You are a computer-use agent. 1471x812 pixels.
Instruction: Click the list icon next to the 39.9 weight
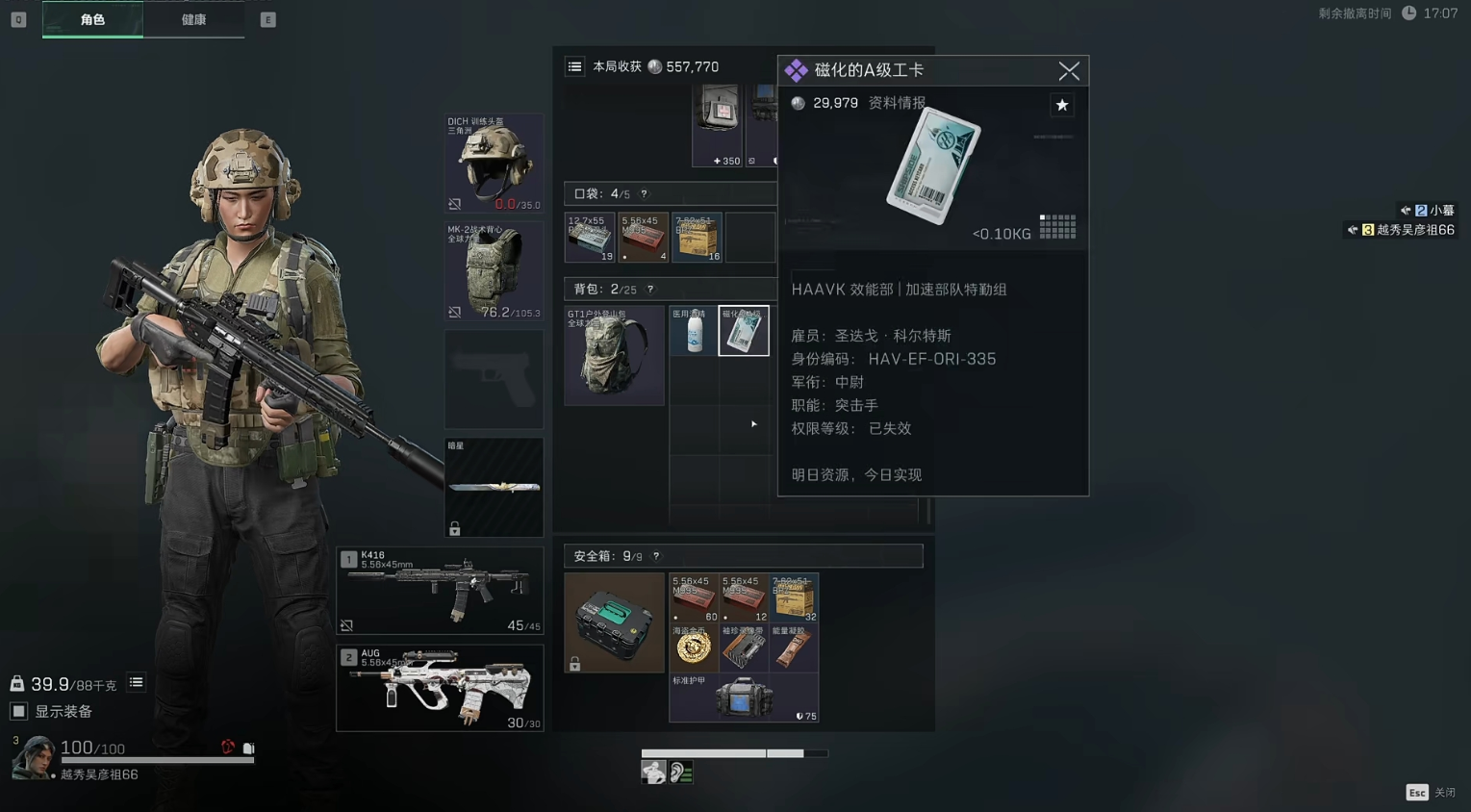(134, 683)
